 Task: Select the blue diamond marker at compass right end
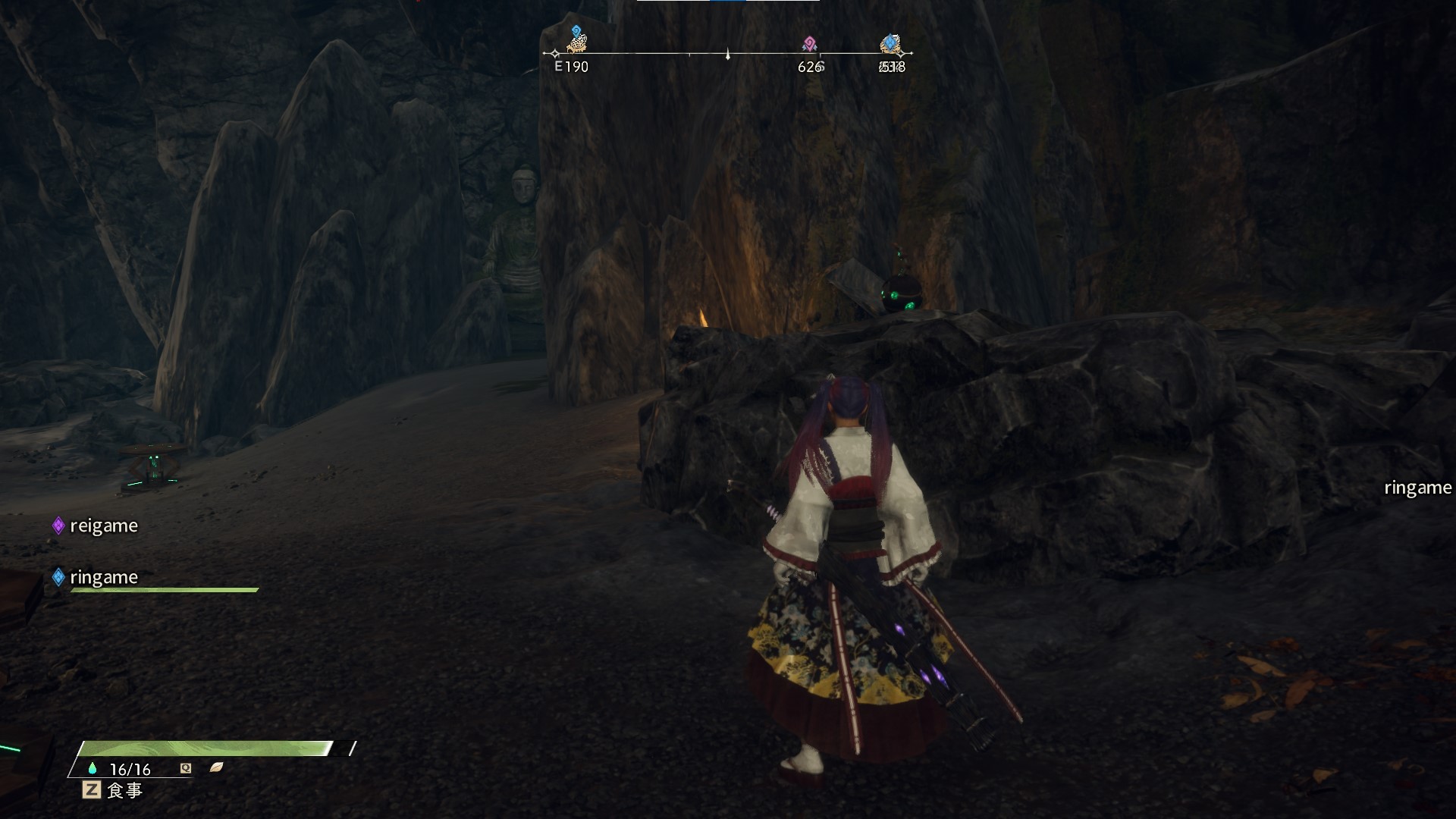(x=890, y=42)
